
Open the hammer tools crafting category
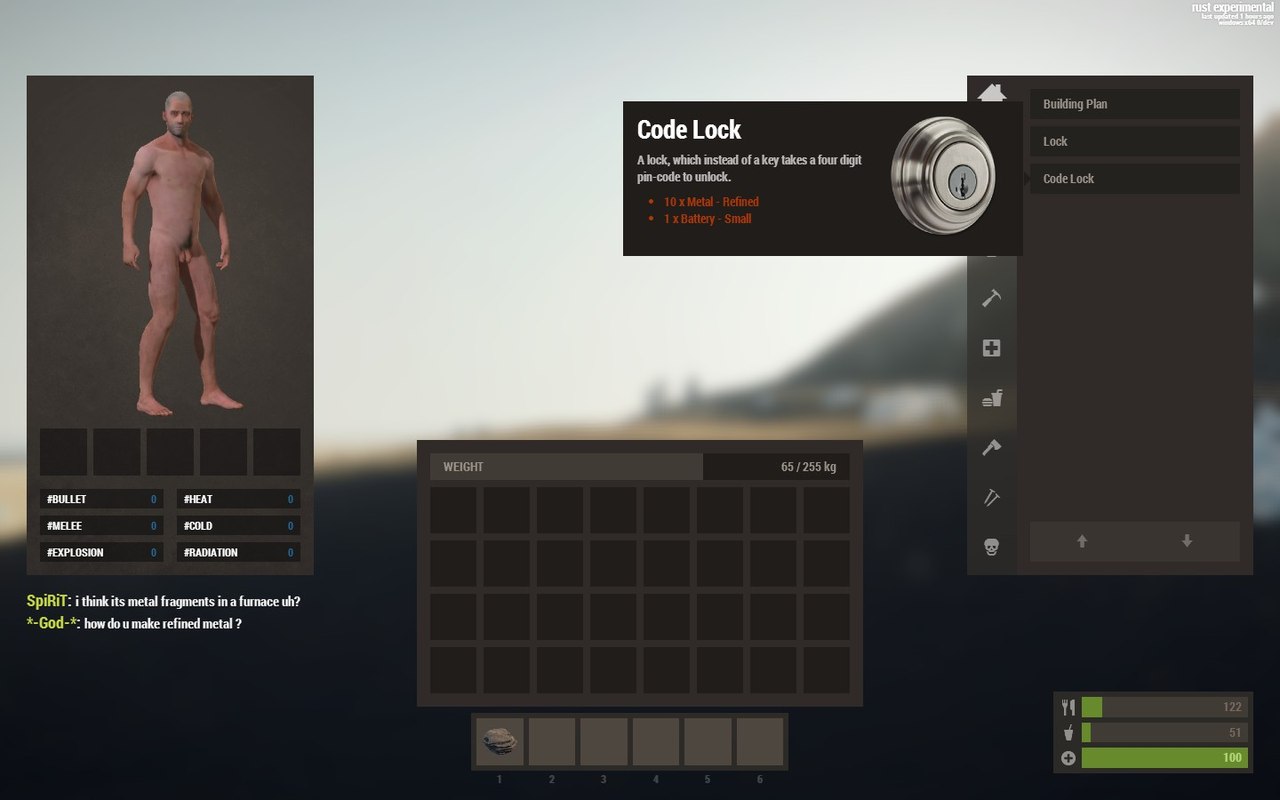click(x=991, y=298)
